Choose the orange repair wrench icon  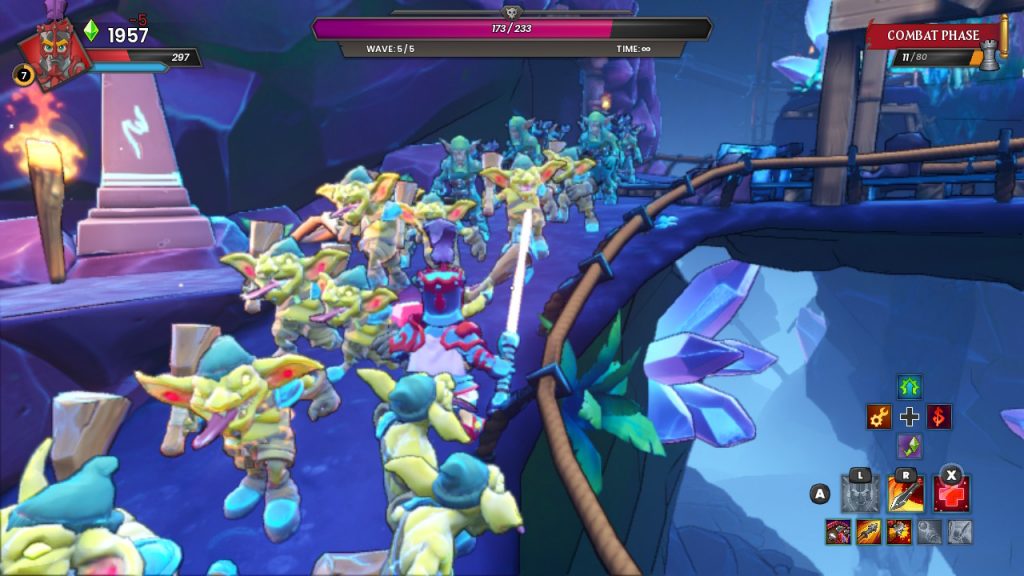pos(879,417)
